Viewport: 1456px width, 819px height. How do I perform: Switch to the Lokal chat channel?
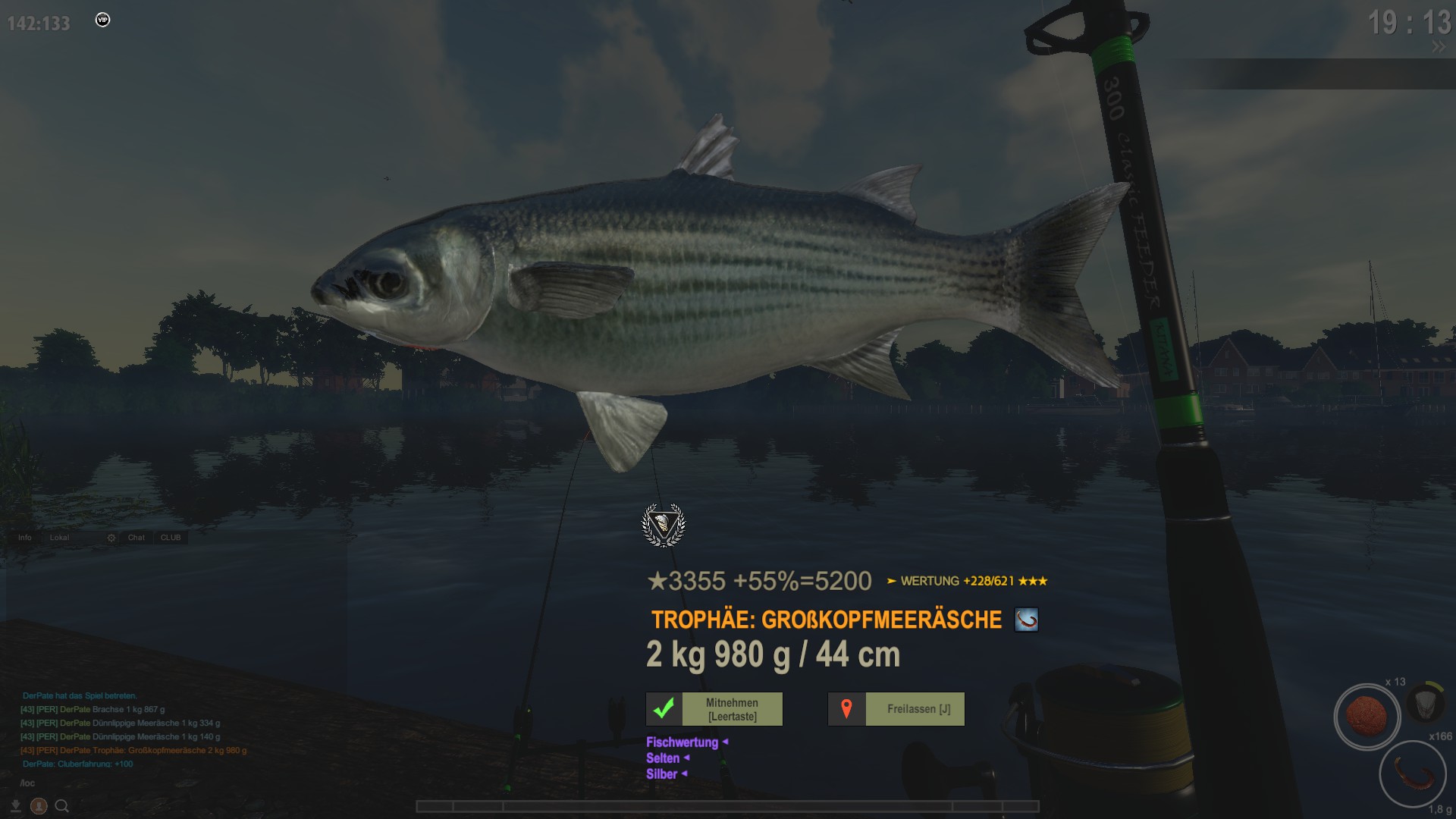click(x=59, y=538)
